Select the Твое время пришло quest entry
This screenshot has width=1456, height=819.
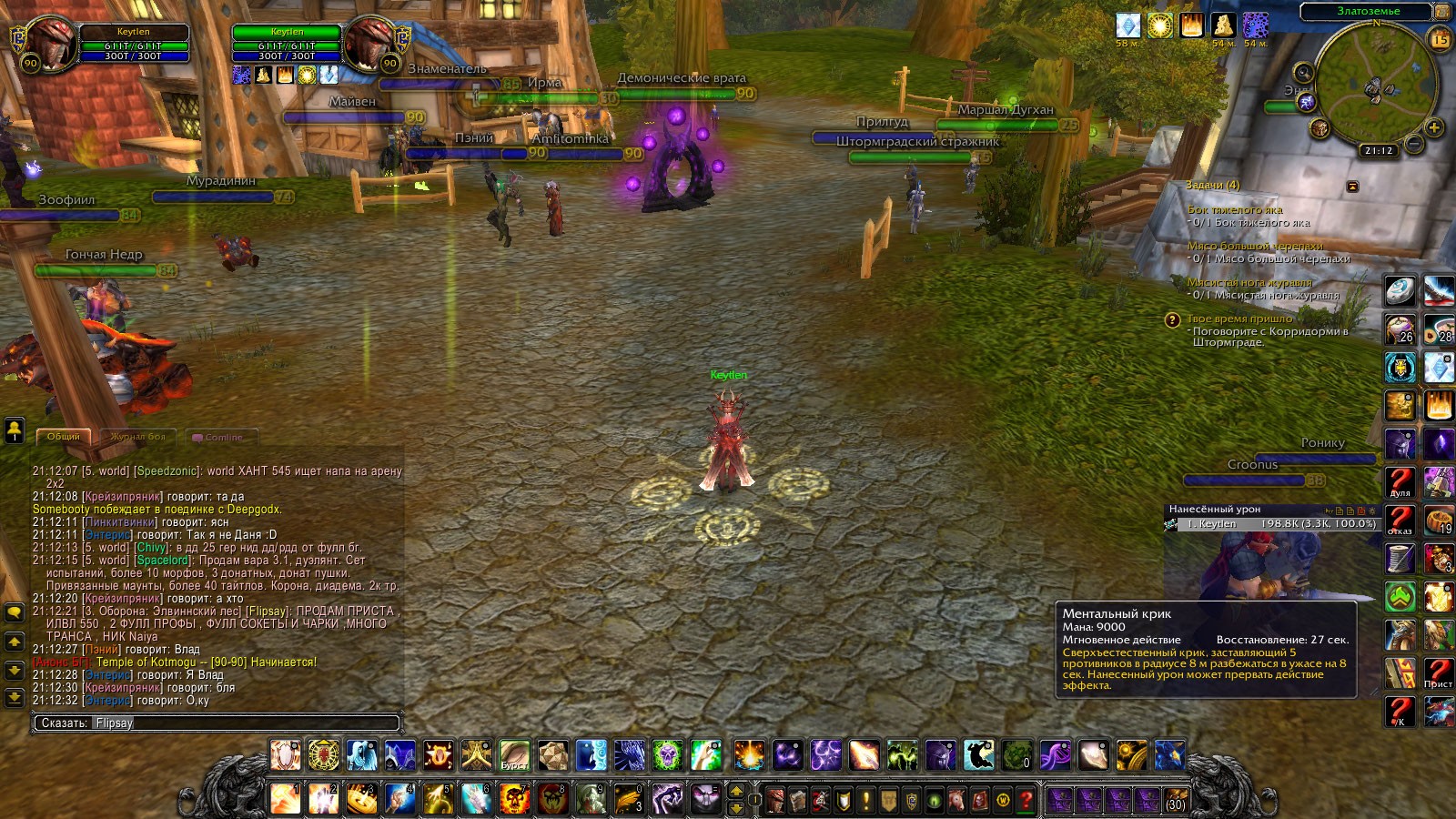click(x=1239, y=319)
